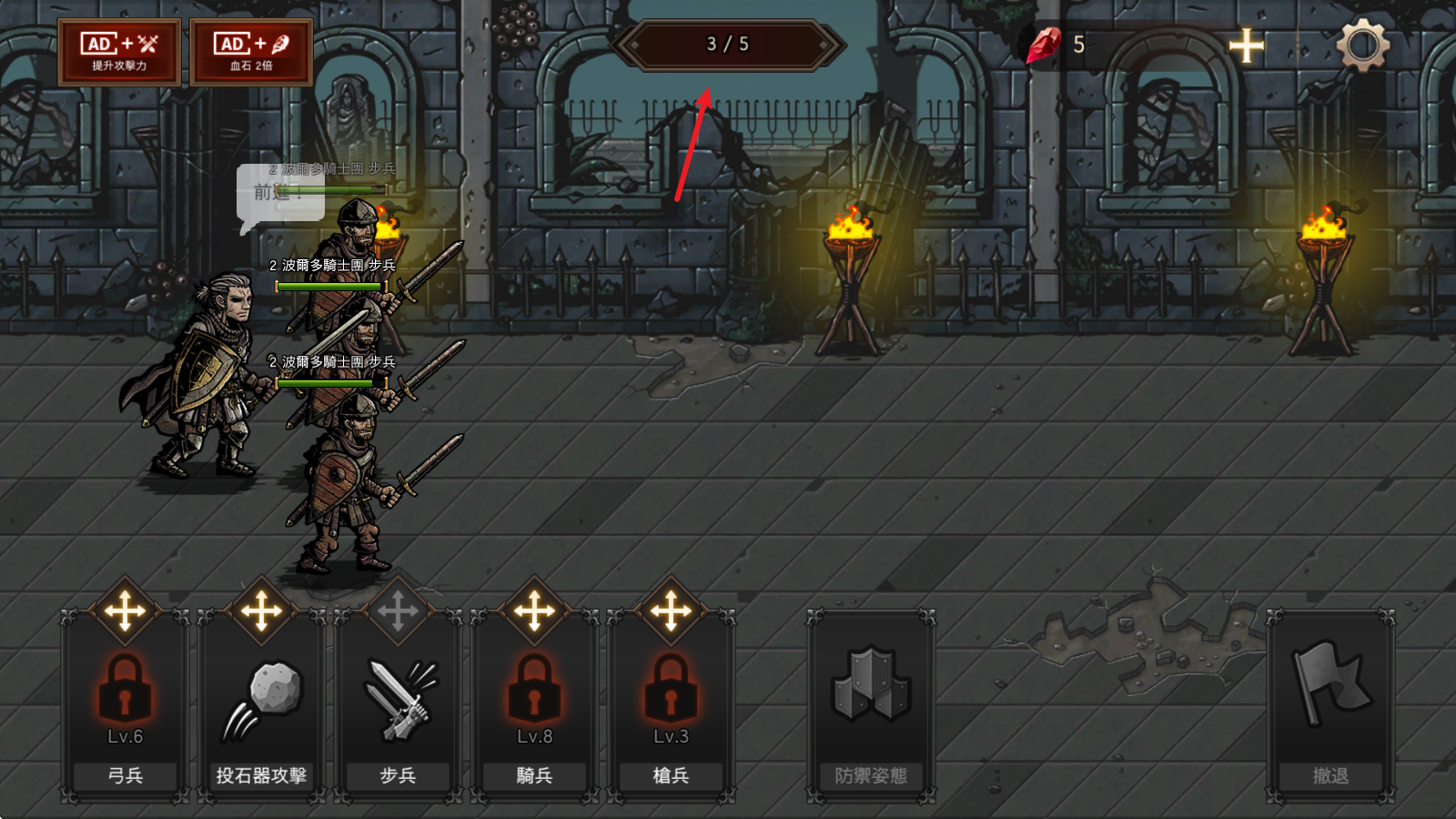Activate the AD attack power boost
The height and width of the screenshot is (819, 1456).
(119, 53)
